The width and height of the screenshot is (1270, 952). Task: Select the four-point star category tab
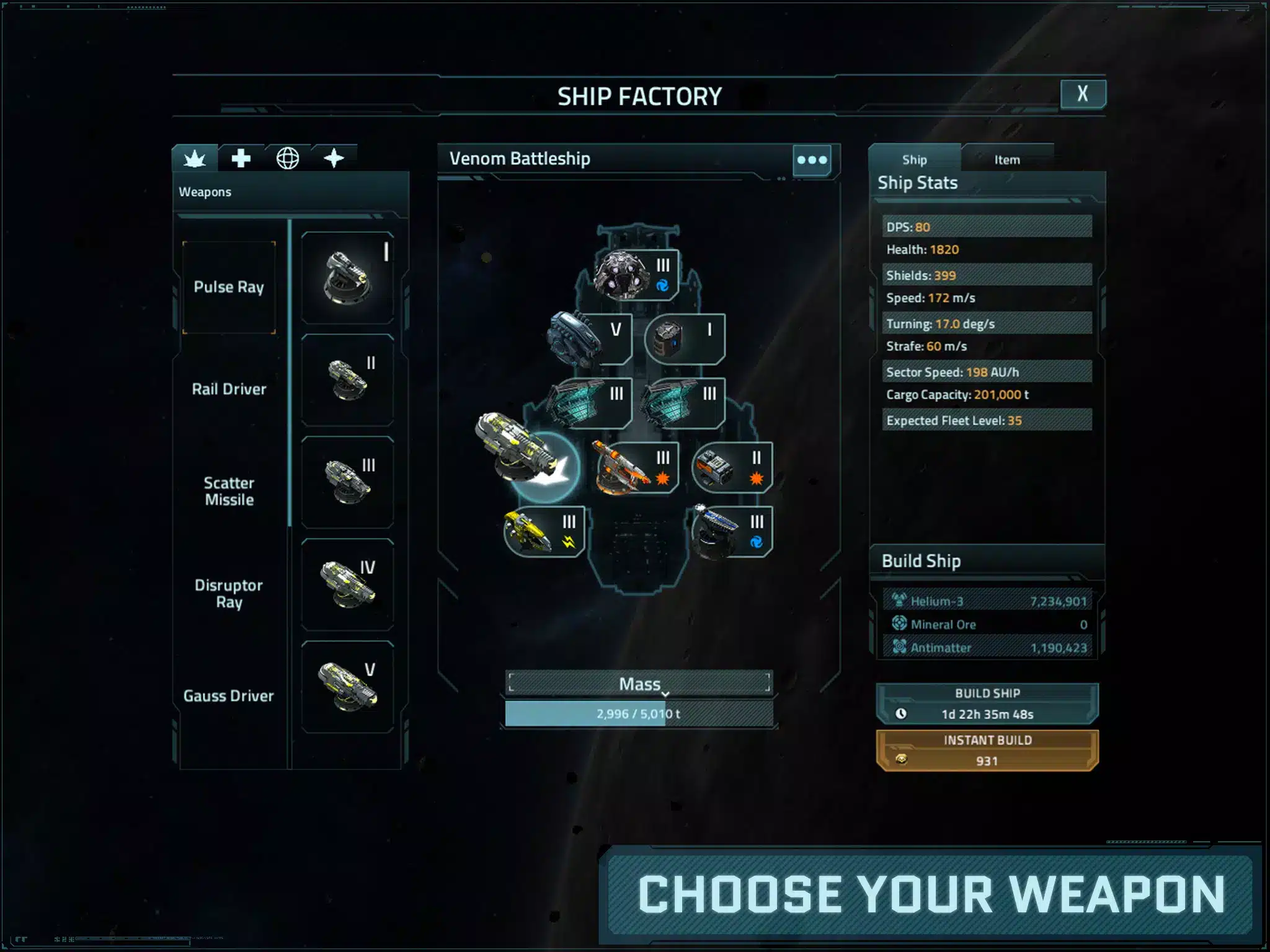pos(334,159)
